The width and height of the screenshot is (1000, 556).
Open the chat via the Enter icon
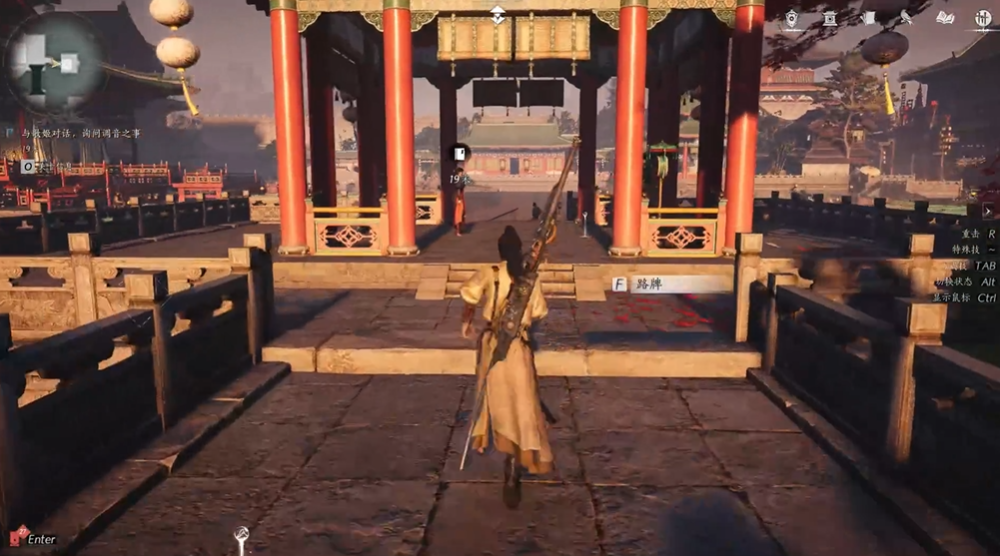click(18, 538)
